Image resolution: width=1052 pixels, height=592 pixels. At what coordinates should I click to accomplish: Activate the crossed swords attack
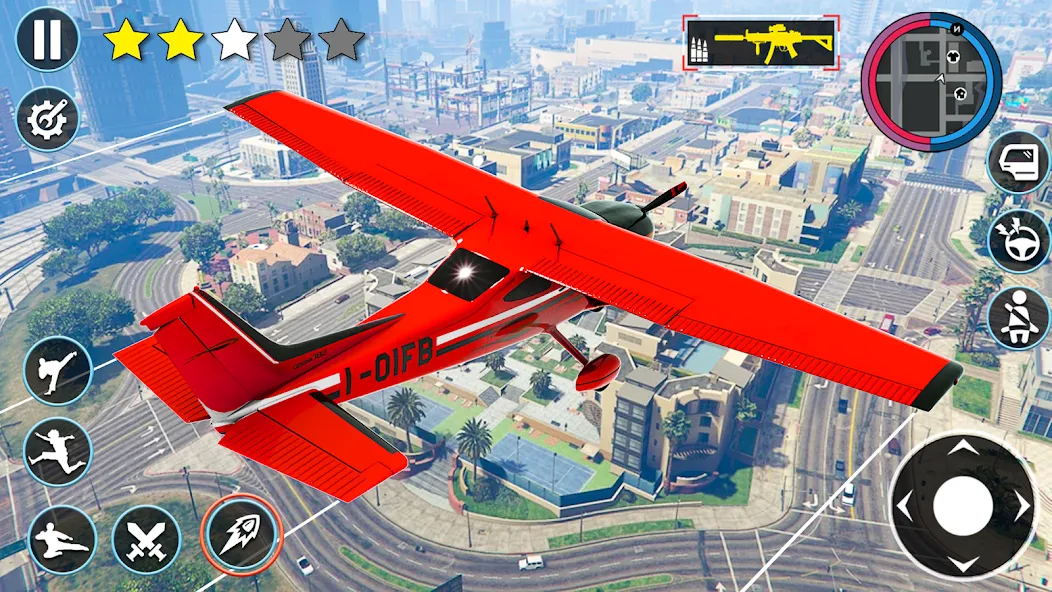(x=146, y=538)
